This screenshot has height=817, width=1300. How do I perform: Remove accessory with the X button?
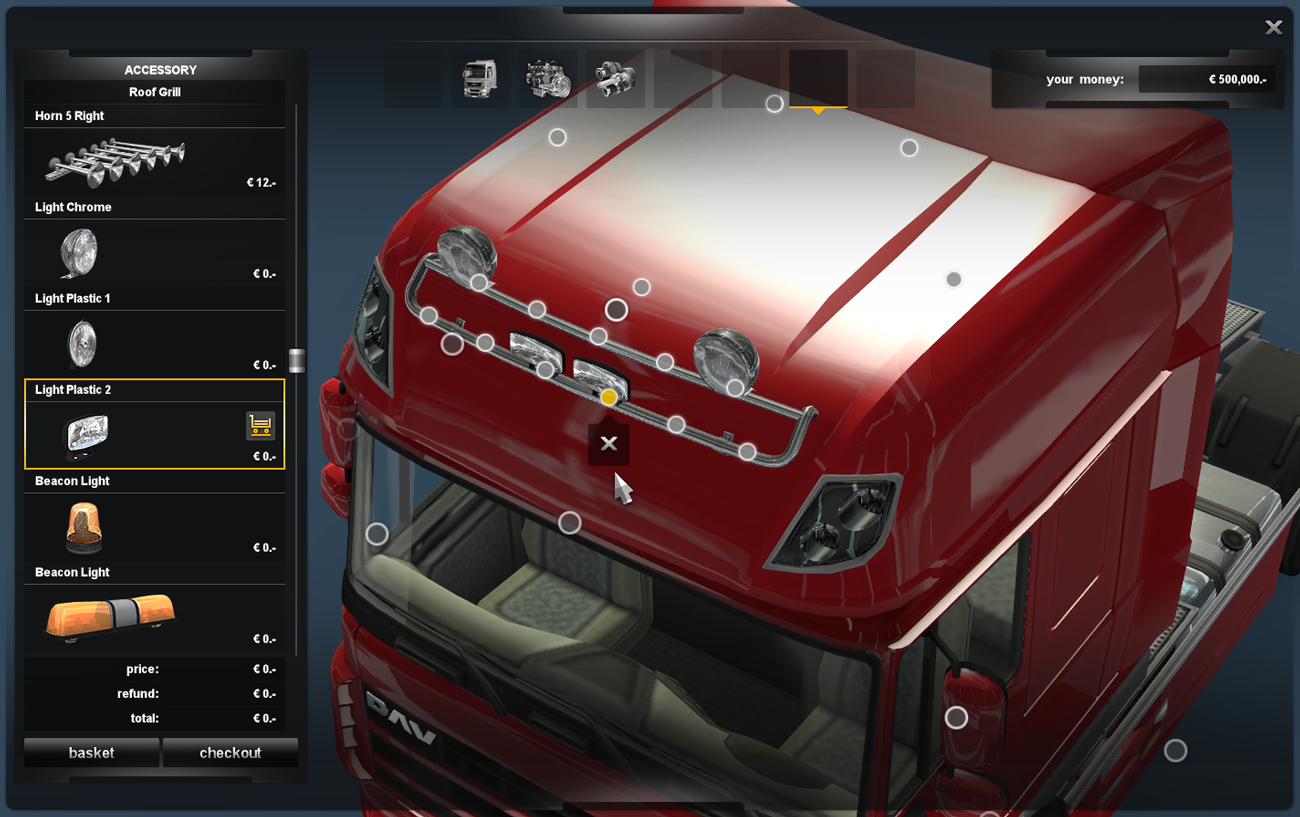pyautogui.click(x=608, y=444)
